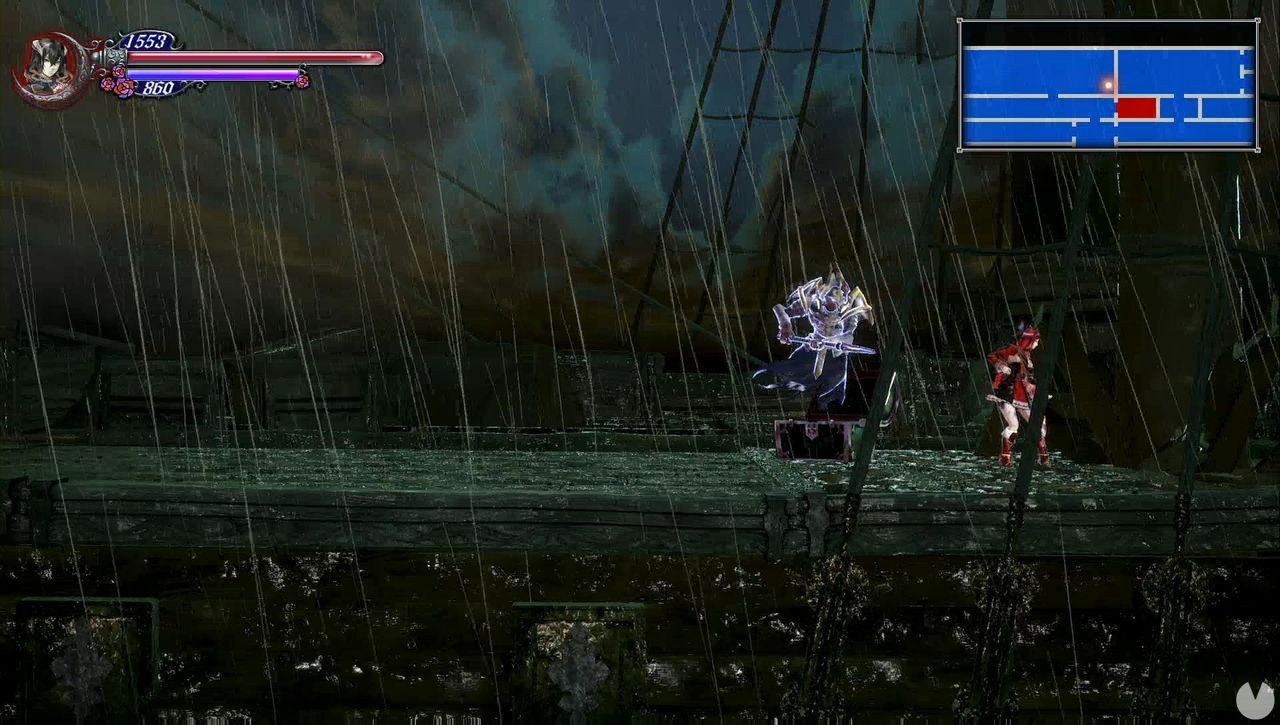
Task: Click the rightmost room cell on the minimap
Action: click(1247, 72)
